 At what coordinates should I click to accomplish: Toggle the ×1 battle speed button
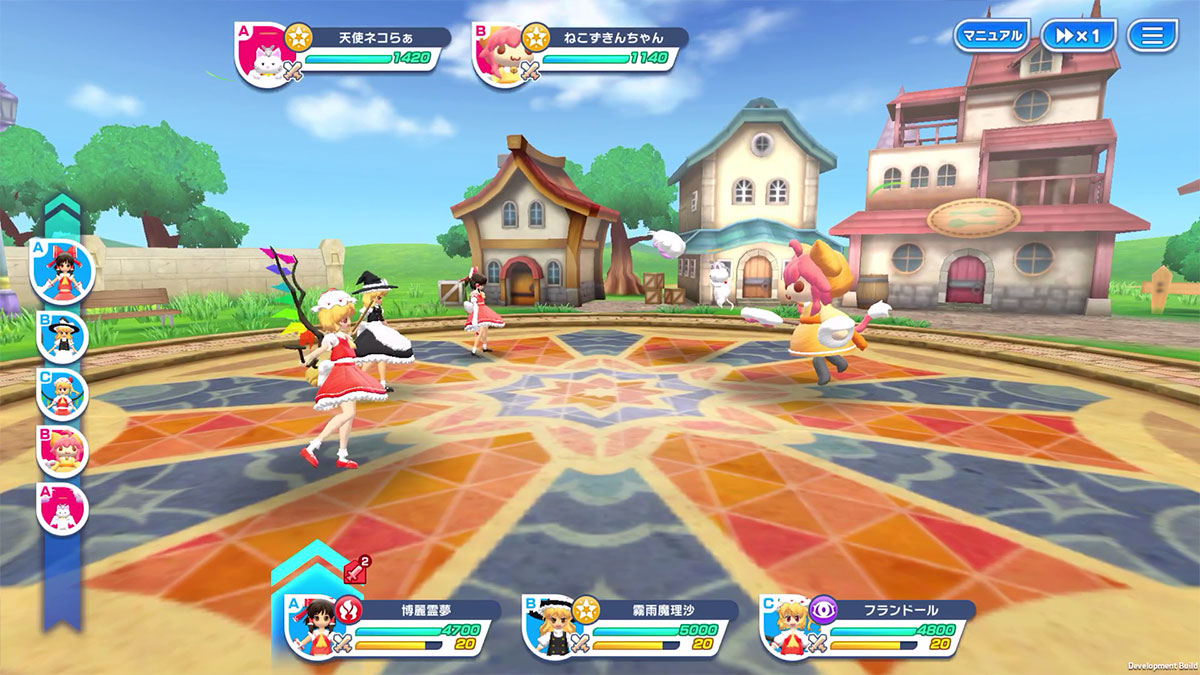(x=1077, y=36)
